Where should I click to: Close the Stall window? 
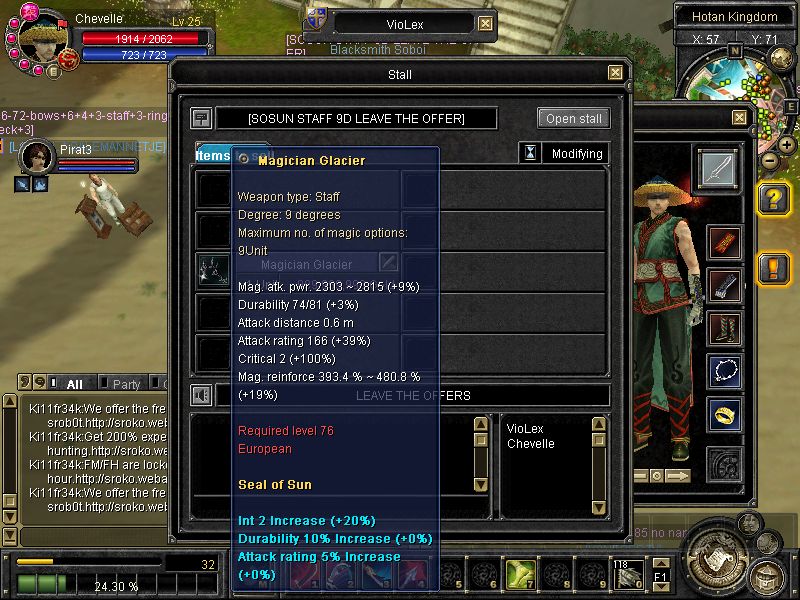tap(616, 73)
